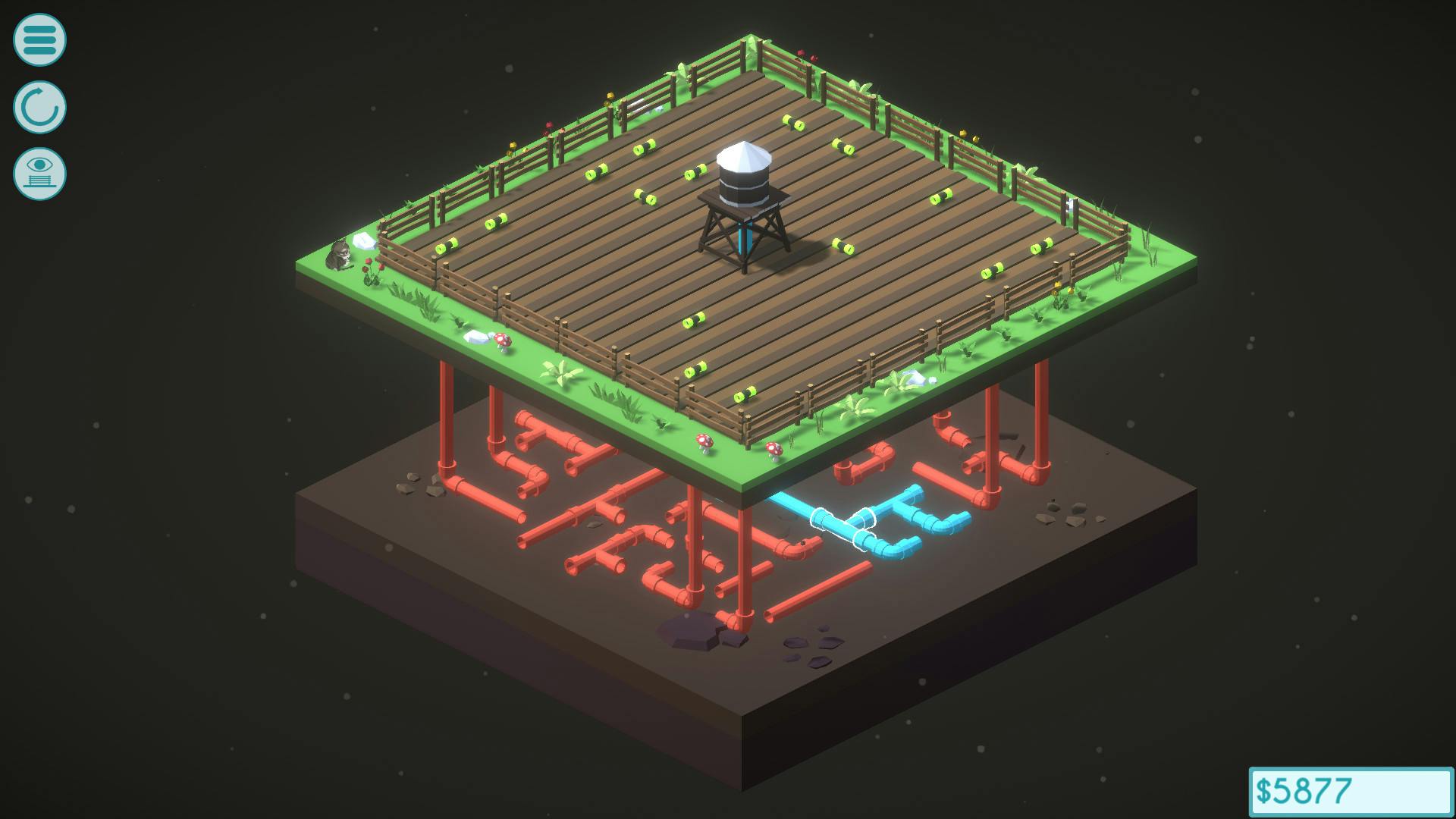Viewport: 1456px width, 819px height.
Task: Click the squirrel beside the fence
Action: click(338, 254)
